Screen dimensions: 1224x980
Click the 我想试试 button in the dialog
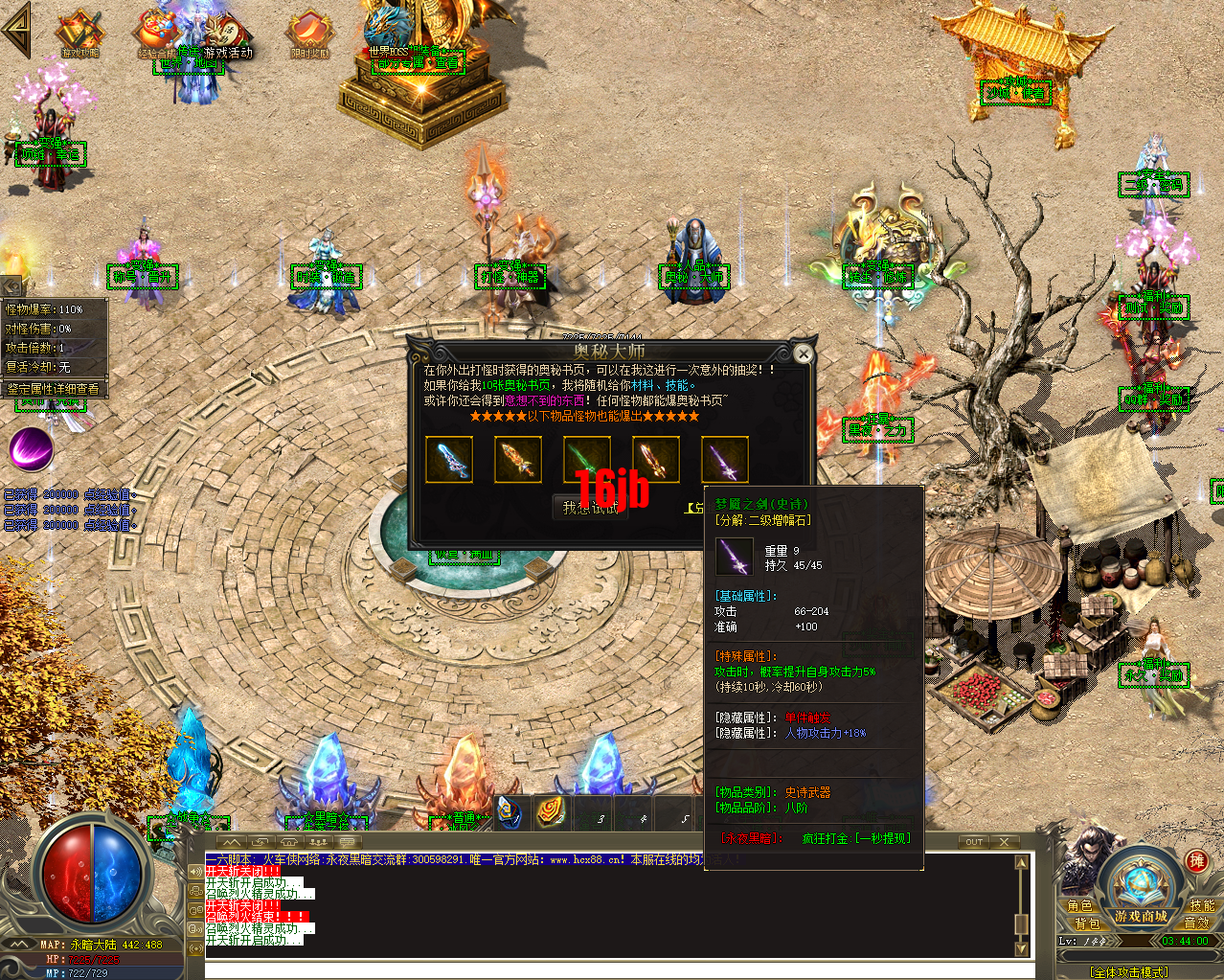(x=590, y=508)
